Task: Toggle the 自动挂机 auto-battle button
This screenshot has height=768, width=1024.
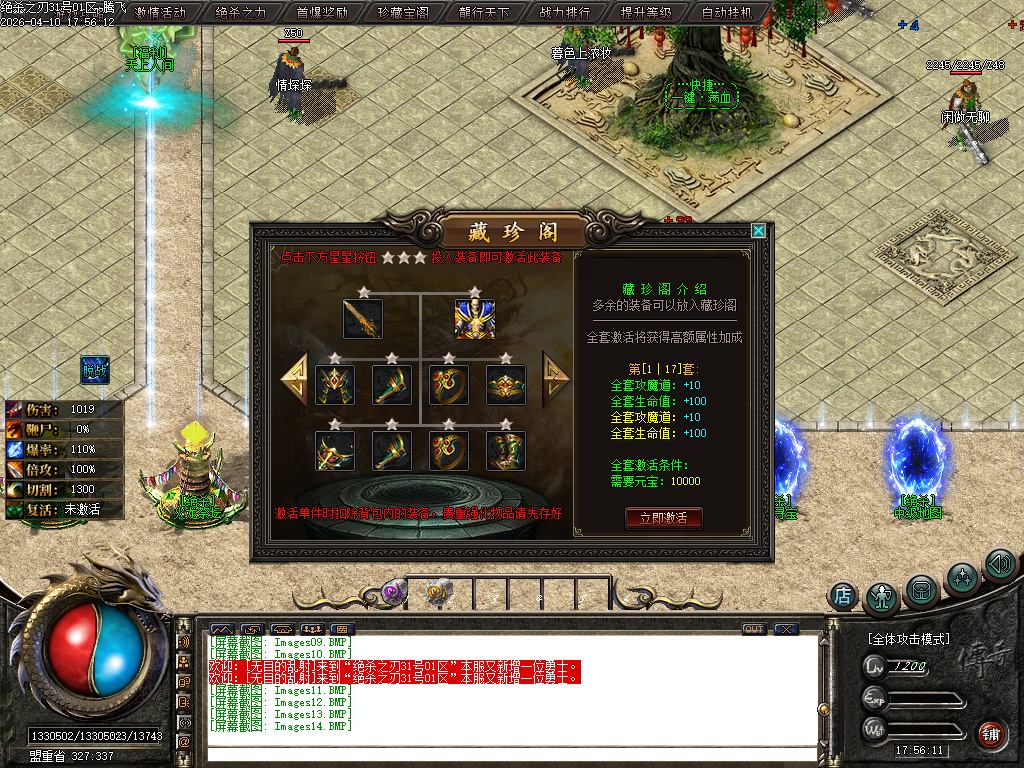Action: [x=728, y=13]
